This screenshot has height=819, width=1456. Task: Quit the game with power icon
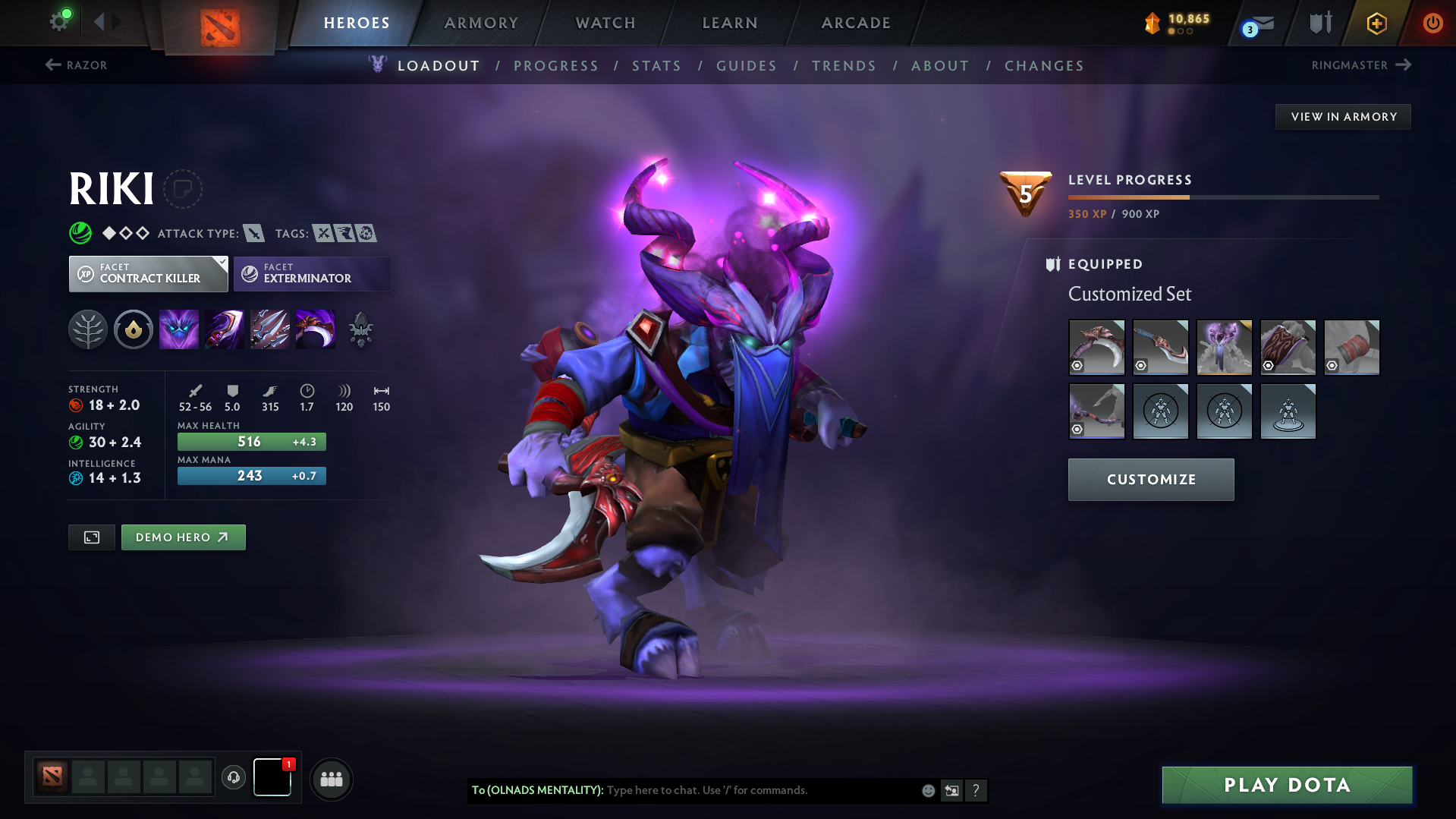coord(1432,23)
